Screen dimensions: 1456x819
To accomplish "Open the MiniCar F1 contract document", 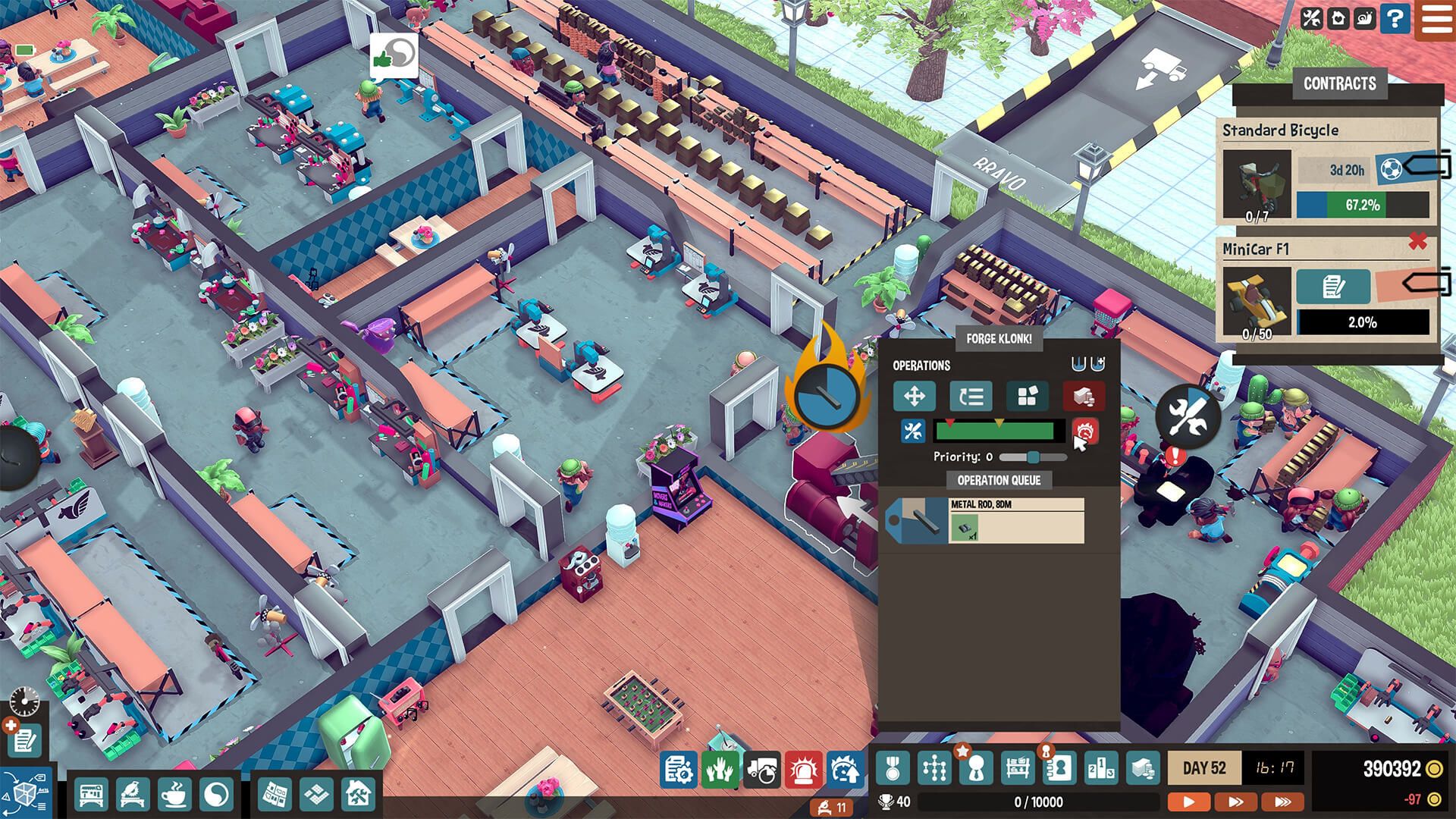I will tap(1332, 287).
